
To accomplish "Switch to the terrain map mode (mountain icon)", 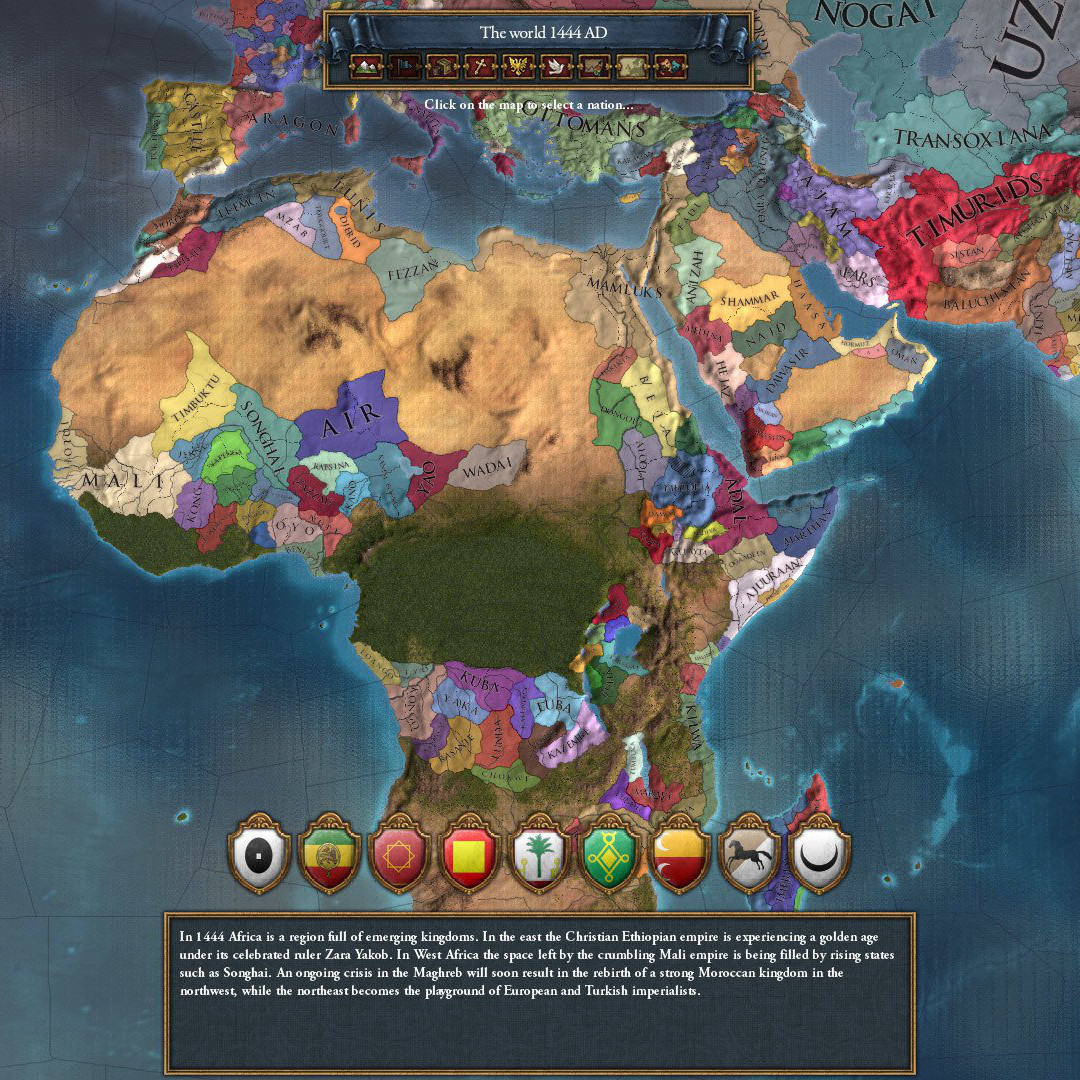I will coord(365,67).
